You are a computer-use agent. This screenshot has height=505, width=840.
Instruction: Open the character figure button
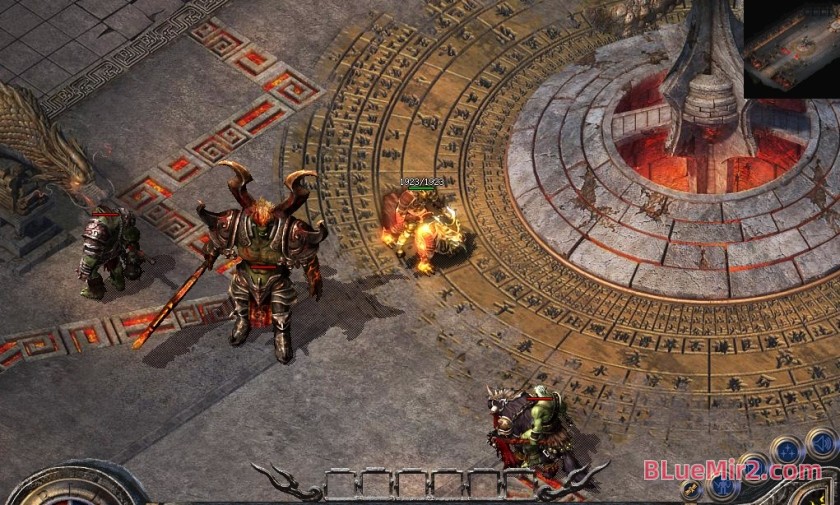[x=722, y=488]
